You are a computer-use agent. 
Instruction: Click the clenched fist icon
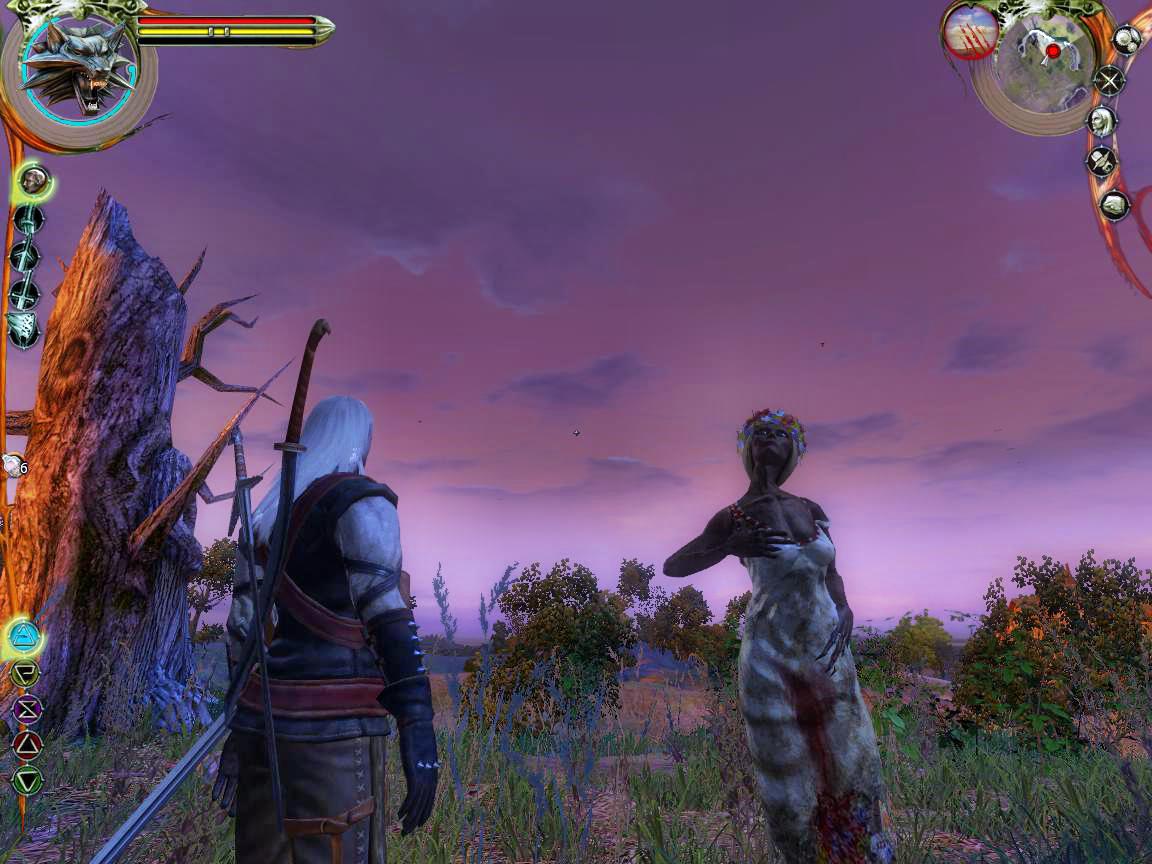coord(1114,205)
